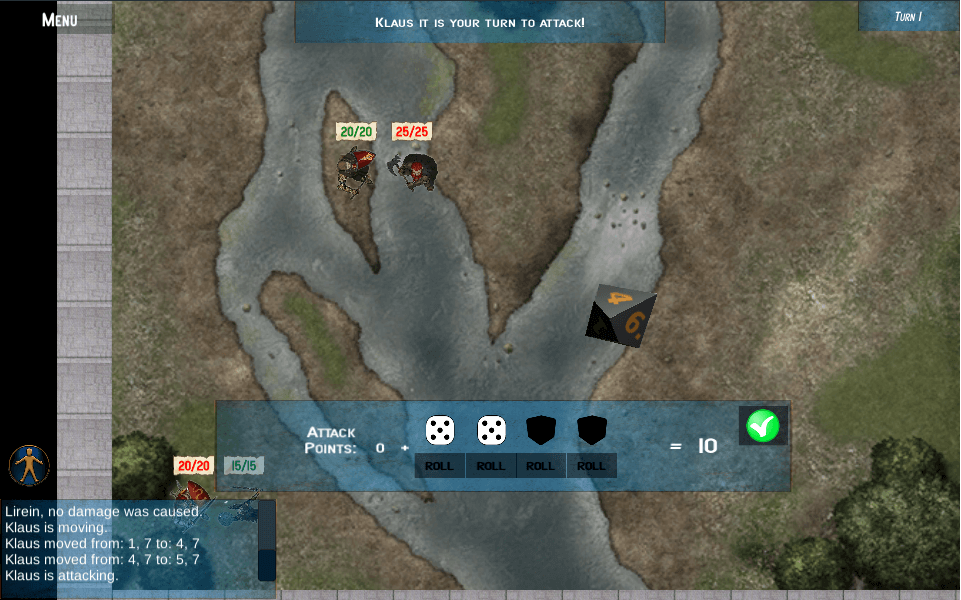
Task: Open the Menu in the top corner
Action: click(60, 19)
